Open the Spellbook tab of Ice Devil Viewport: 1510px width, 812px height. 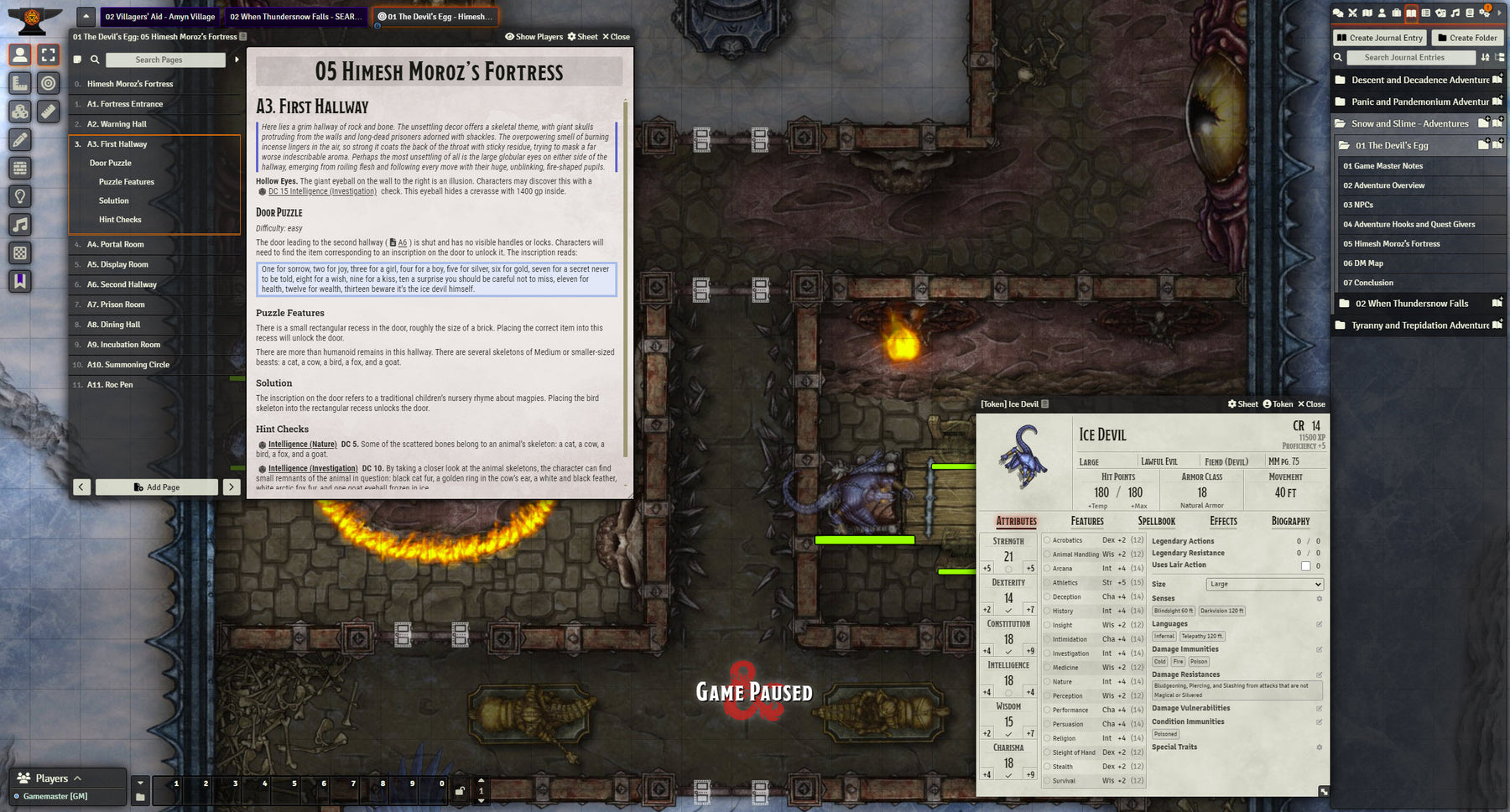point(1156,522)
